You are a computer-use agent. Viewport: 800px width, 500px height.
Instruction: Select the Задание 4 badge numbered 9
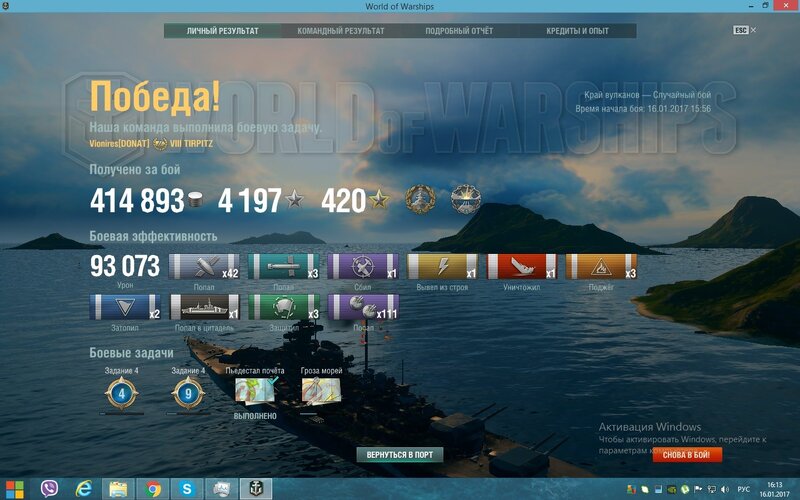188,394
